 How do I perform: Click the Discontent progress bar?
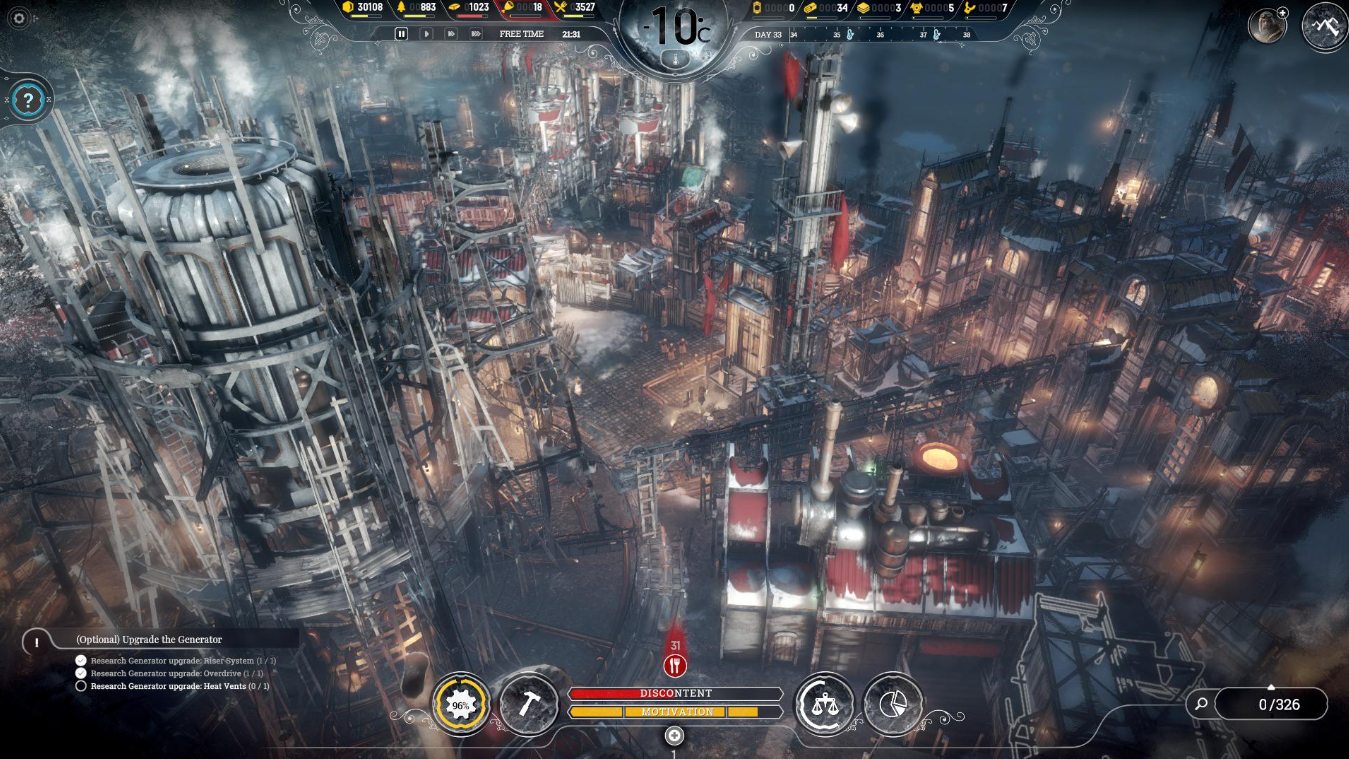675,692
